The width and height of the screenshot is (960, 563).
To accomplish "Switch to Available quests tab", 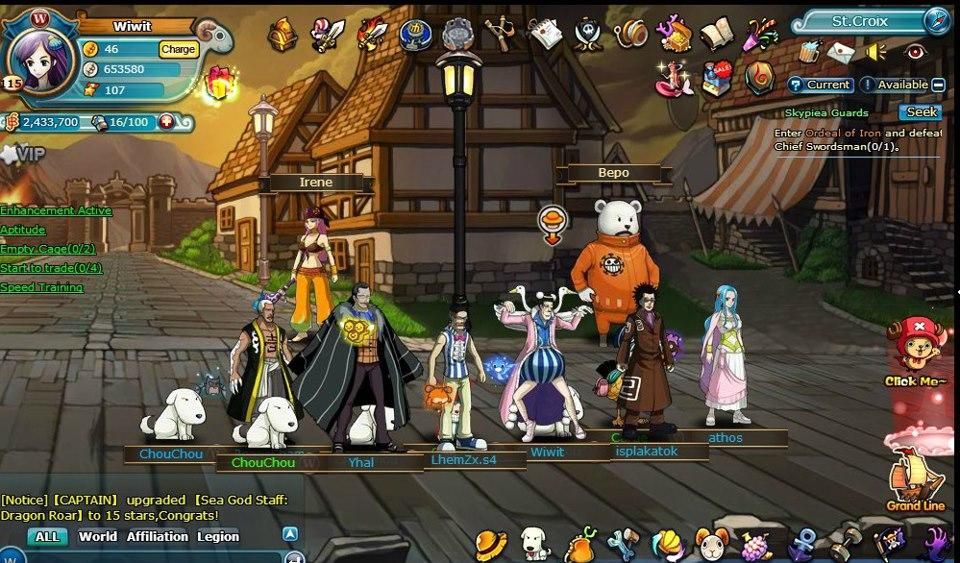I will (x=895, y=85).
